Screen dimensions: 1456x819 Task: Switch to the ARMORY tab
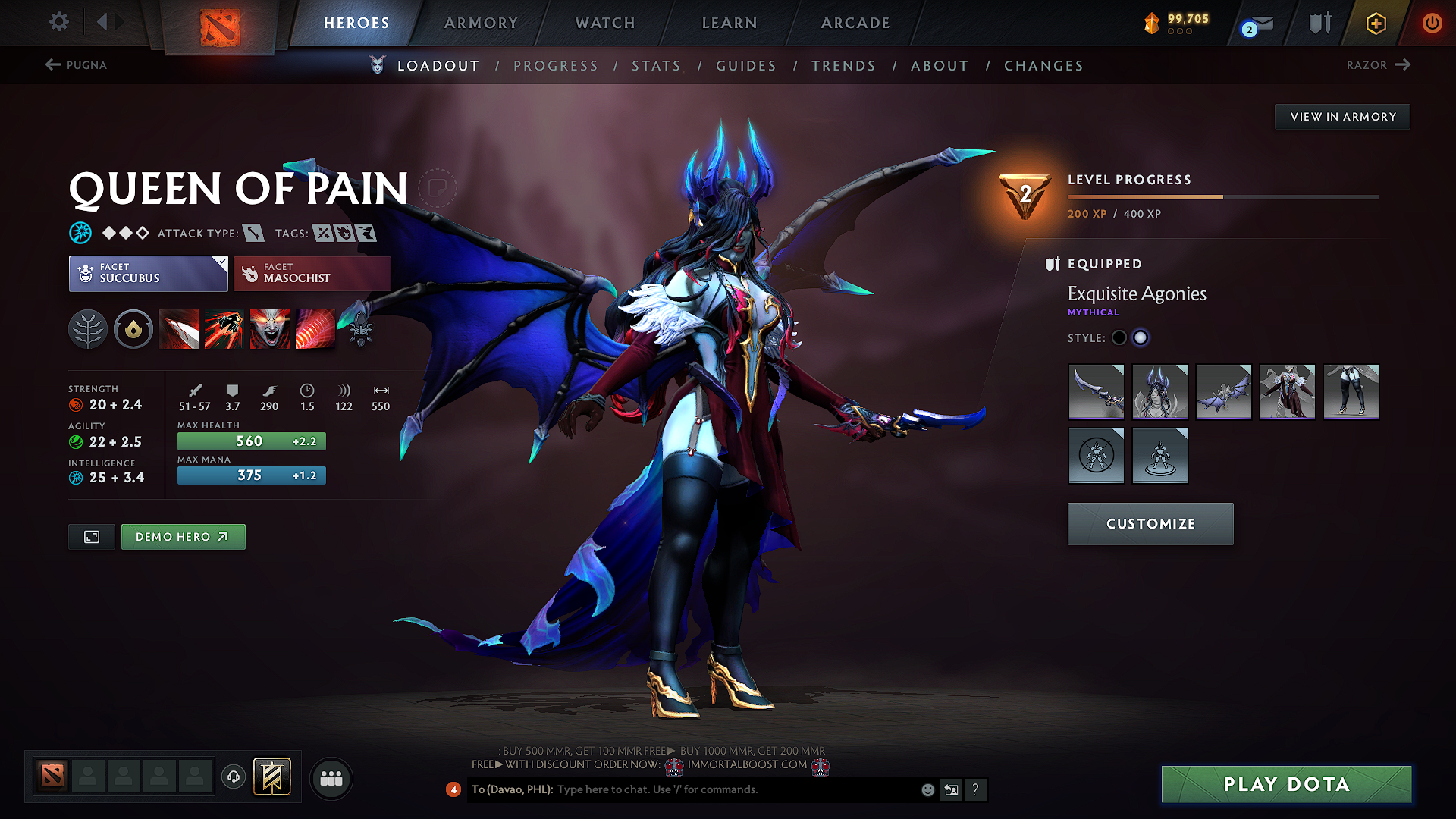point(481,24)
